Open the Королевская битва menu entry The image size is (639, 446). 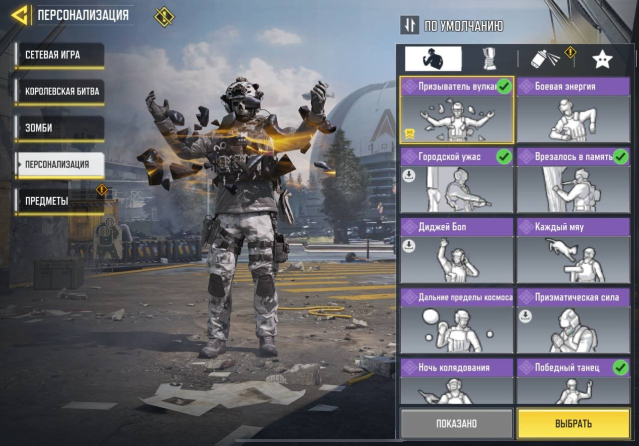point(59,91)
